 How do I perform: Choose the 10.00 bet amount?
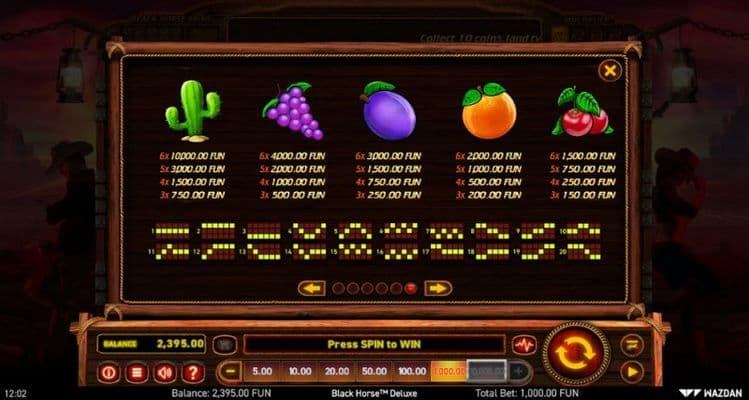click(x=298, y=371)
